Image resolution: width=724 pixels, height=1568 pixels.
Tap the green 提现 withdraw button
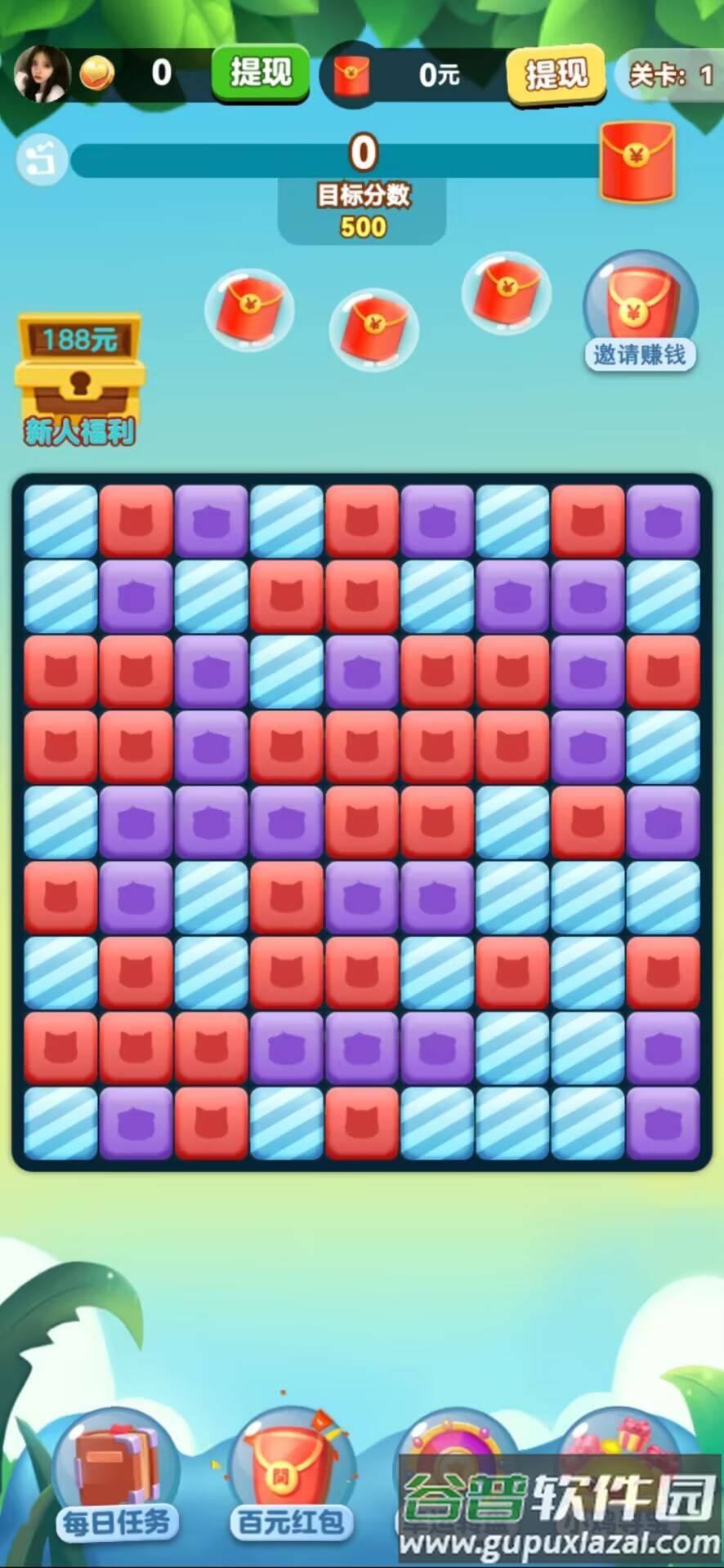pos(261,73)
